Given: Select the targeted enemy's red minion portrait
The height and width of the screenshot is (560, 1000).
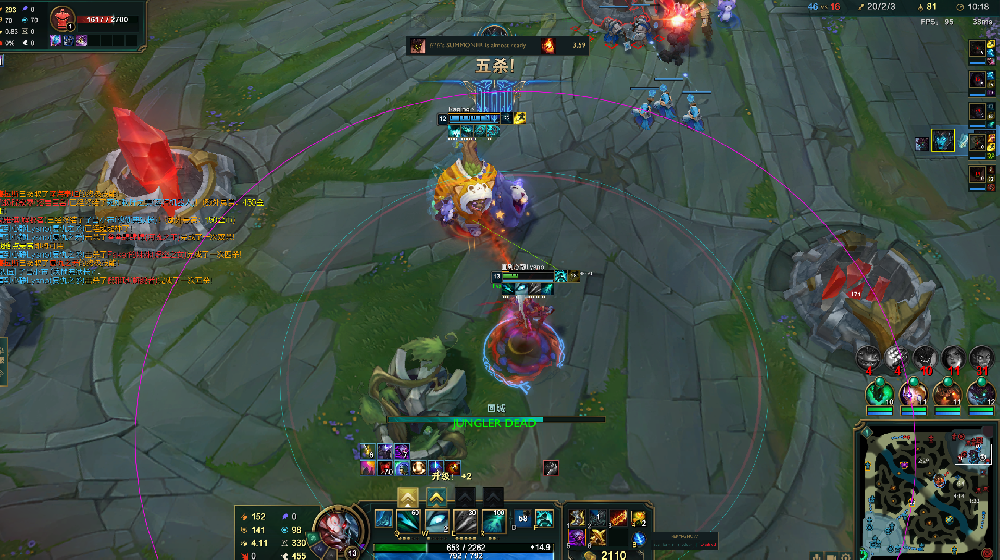Looking at the screenshot, I should point(63,18).
